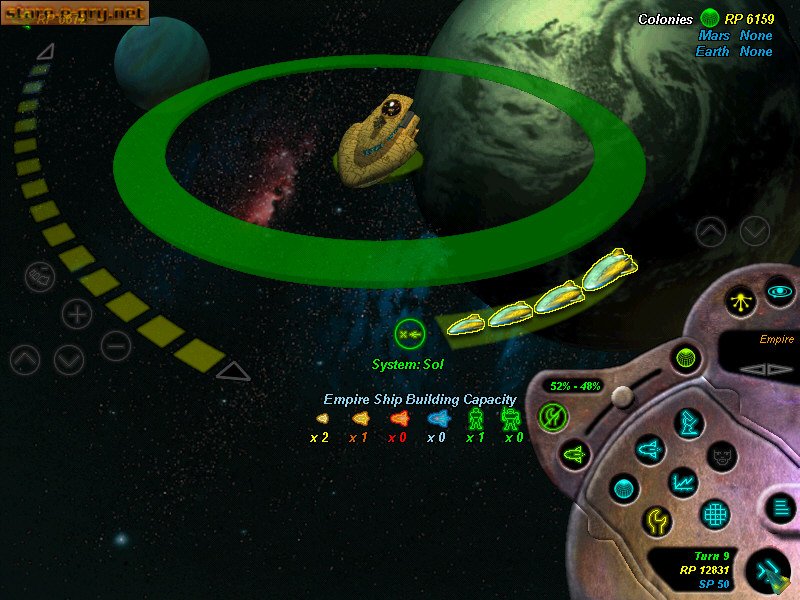Click the green ship icon on the panel

575,455
